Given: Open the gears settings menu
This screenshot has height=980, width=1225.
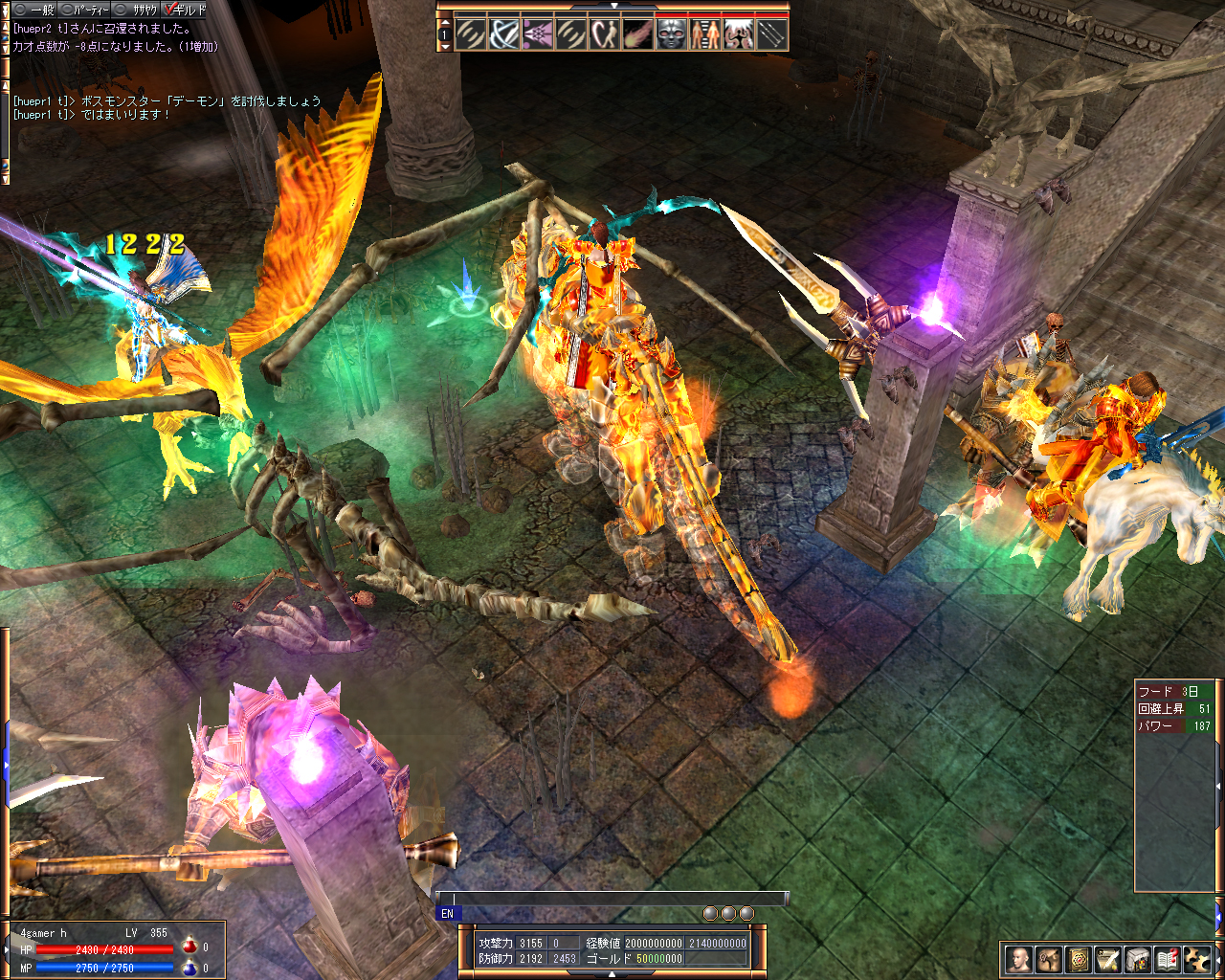Looking at the screenshot, I should click(1196, 959).
